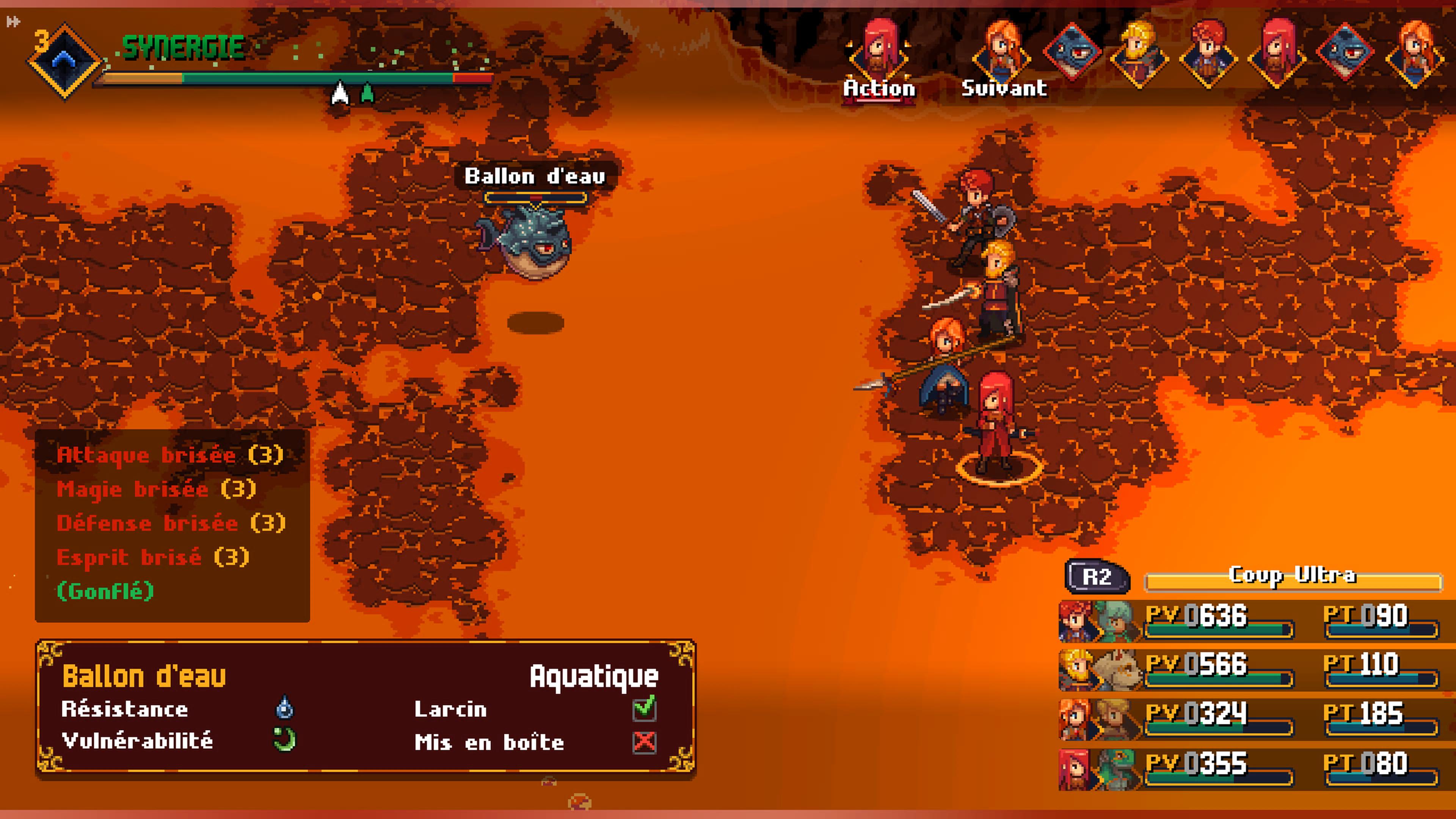Click the Synergie level diamond icon

click(64, 60)
